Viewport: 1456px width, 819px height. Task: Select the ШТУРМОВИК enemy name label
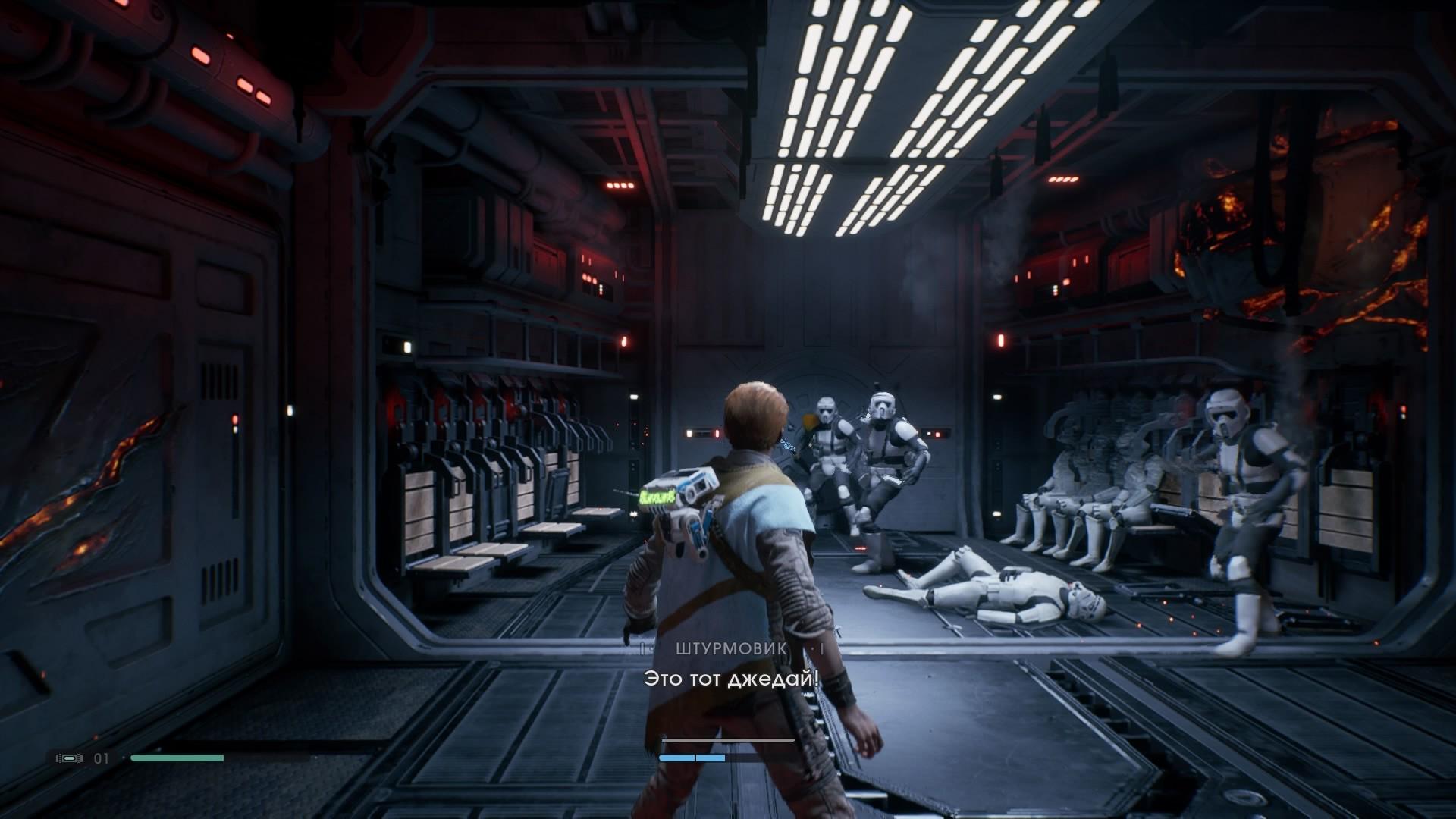pos(730,648)
